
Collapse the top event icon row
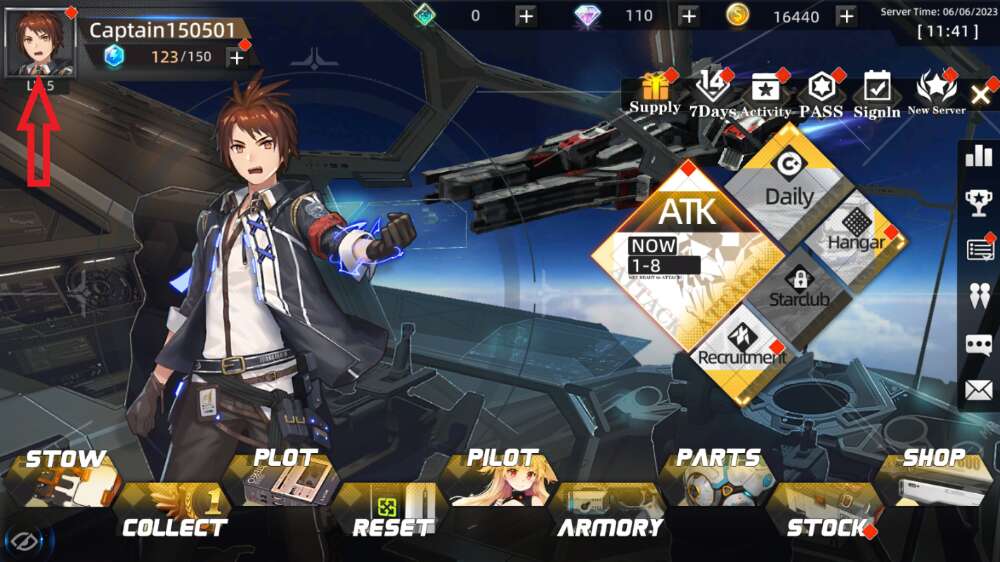click(981, 95)
